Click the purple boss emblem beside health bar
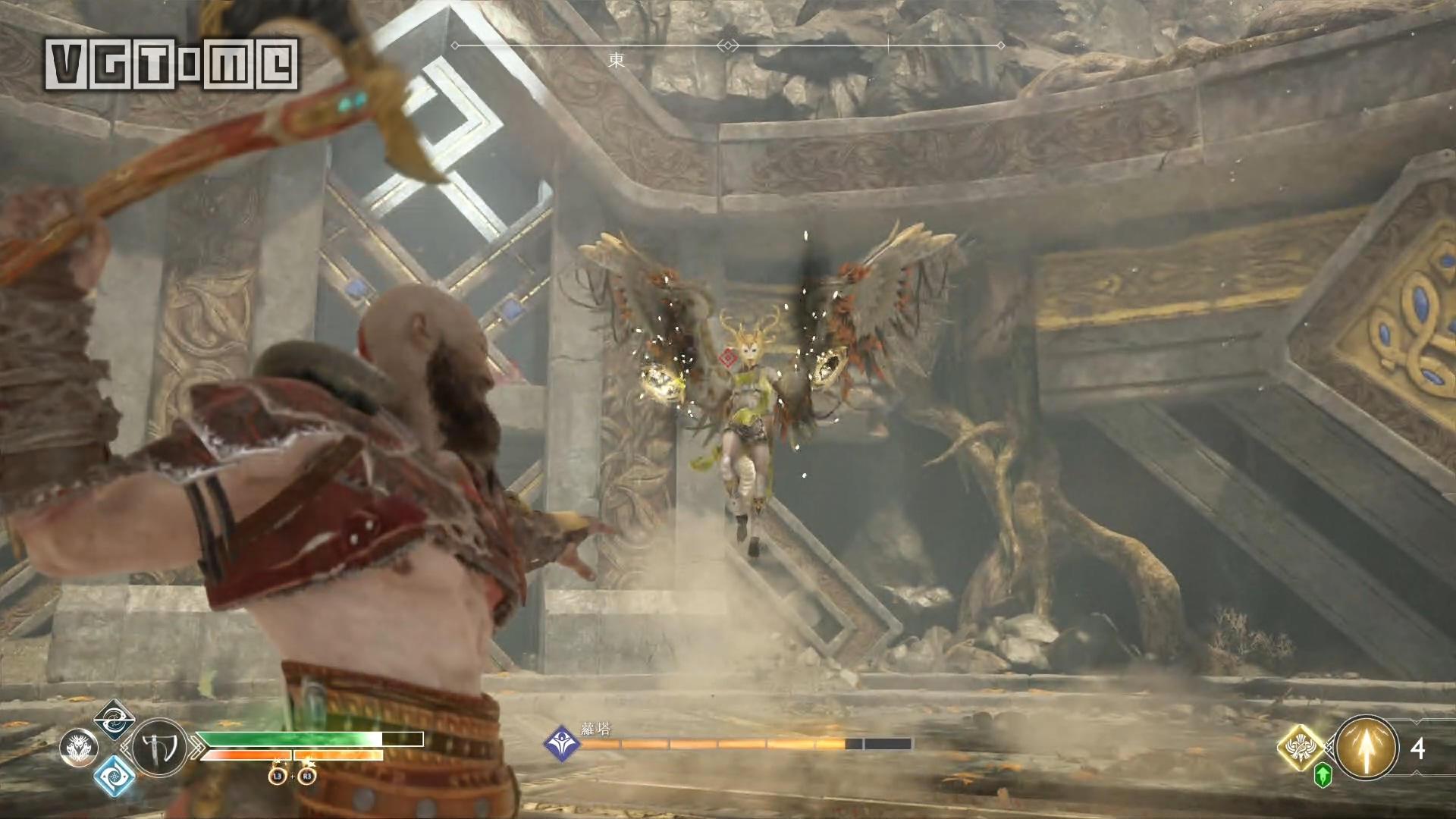The height and width of the screenshot is (819, 1456). pos(562,743)
